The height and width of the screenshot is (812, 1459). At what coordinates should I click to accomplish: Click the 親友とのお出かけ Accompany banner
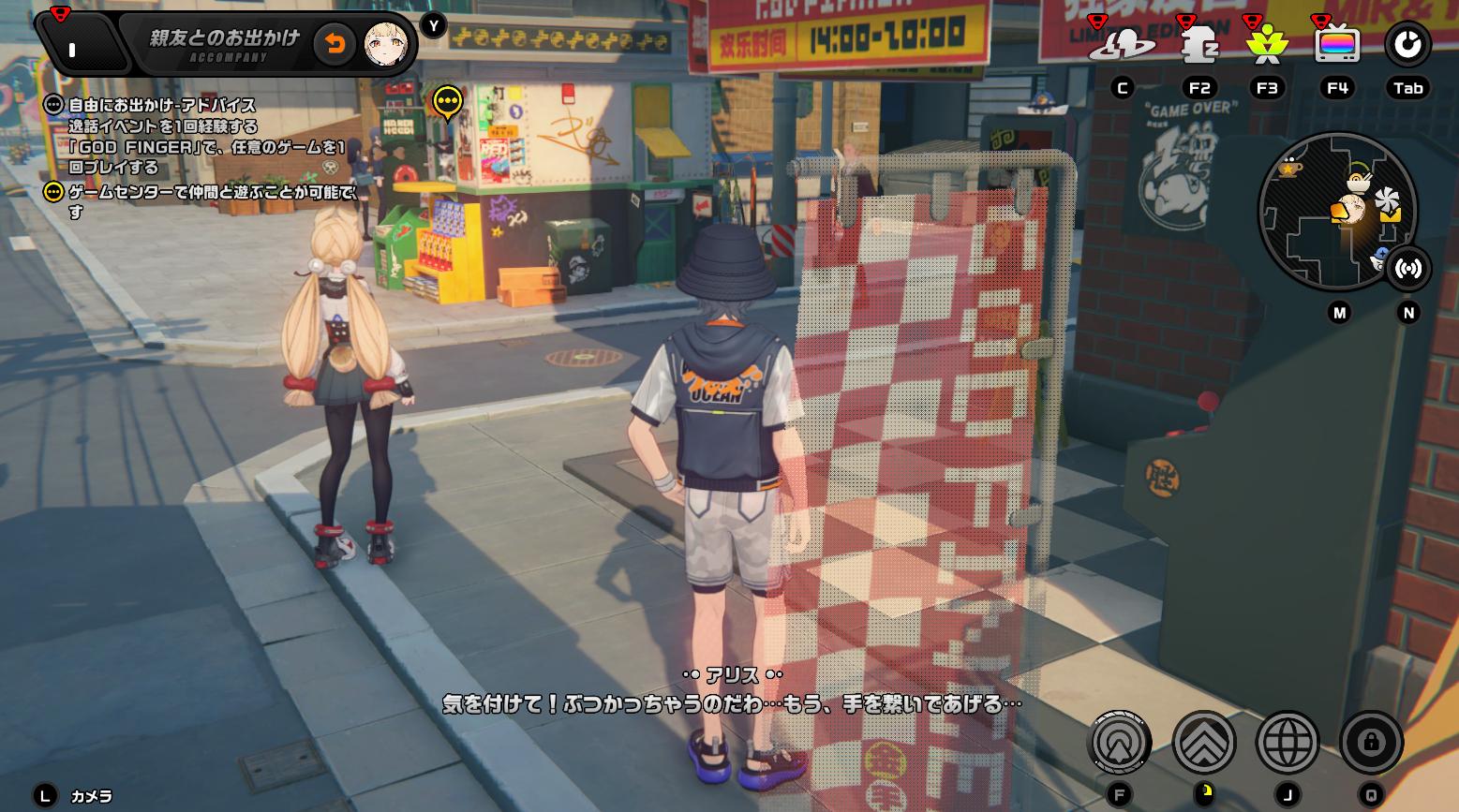click(225, 44)
